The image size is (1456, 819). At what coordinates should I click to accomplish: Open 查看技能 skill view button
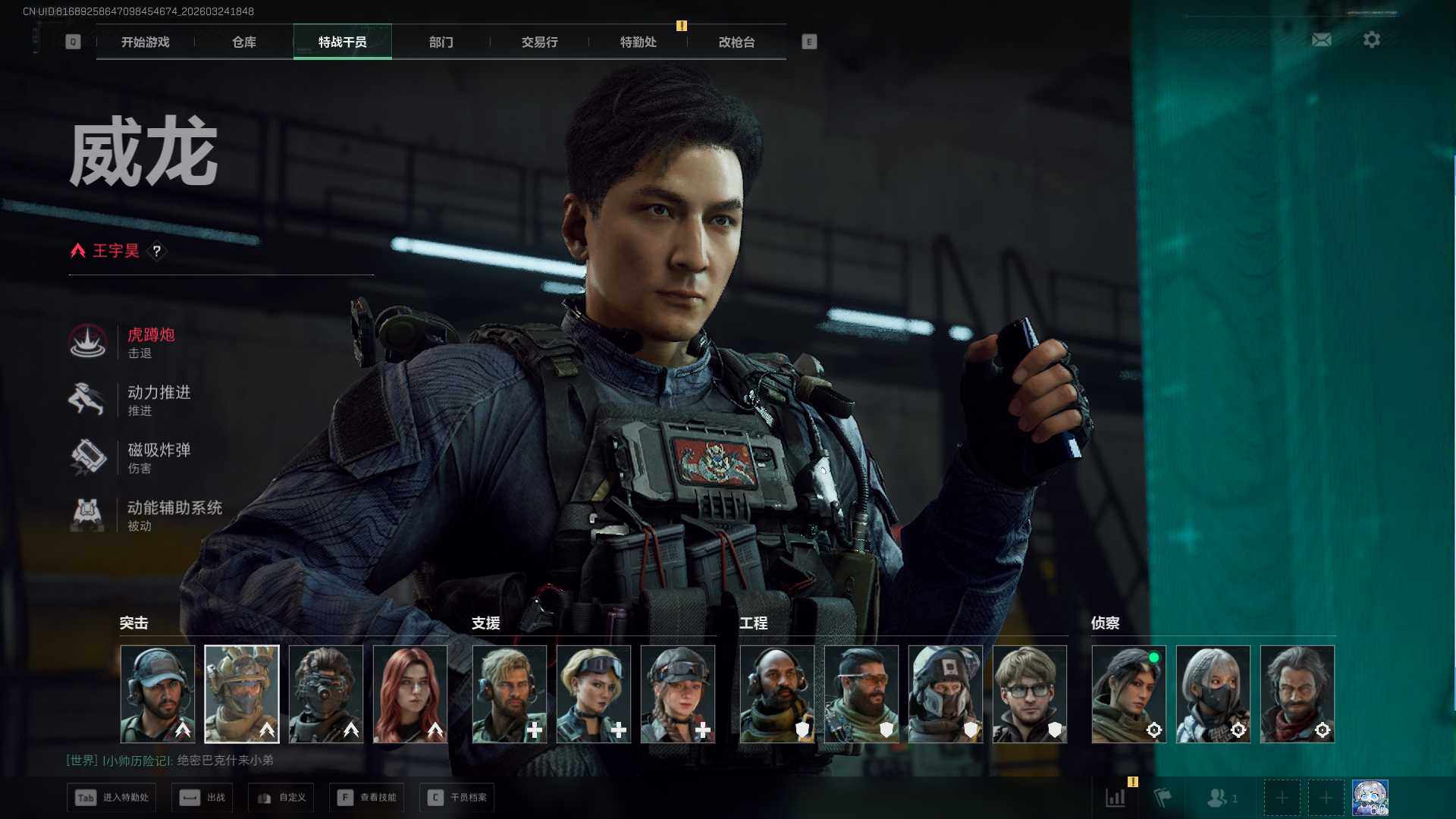[x=367, y=797]
